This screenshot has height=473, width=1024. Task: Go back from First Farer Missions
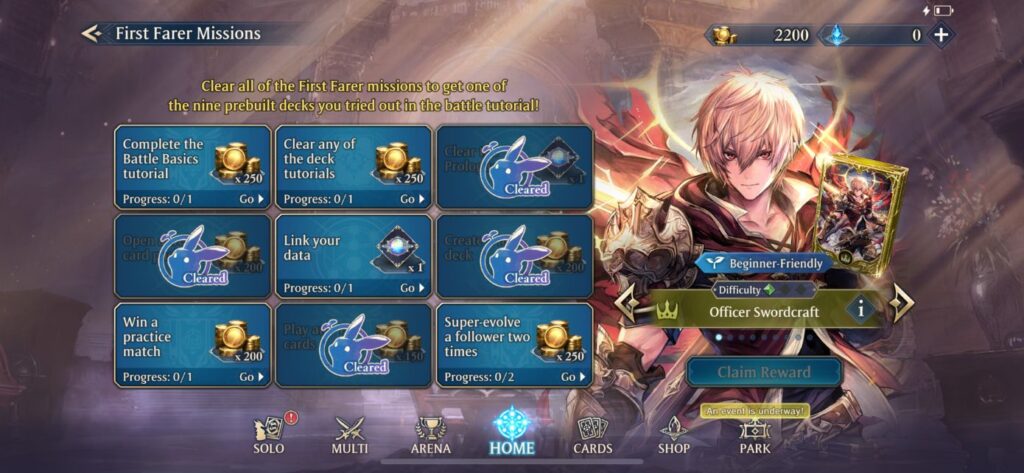click(x=92, y=34)
